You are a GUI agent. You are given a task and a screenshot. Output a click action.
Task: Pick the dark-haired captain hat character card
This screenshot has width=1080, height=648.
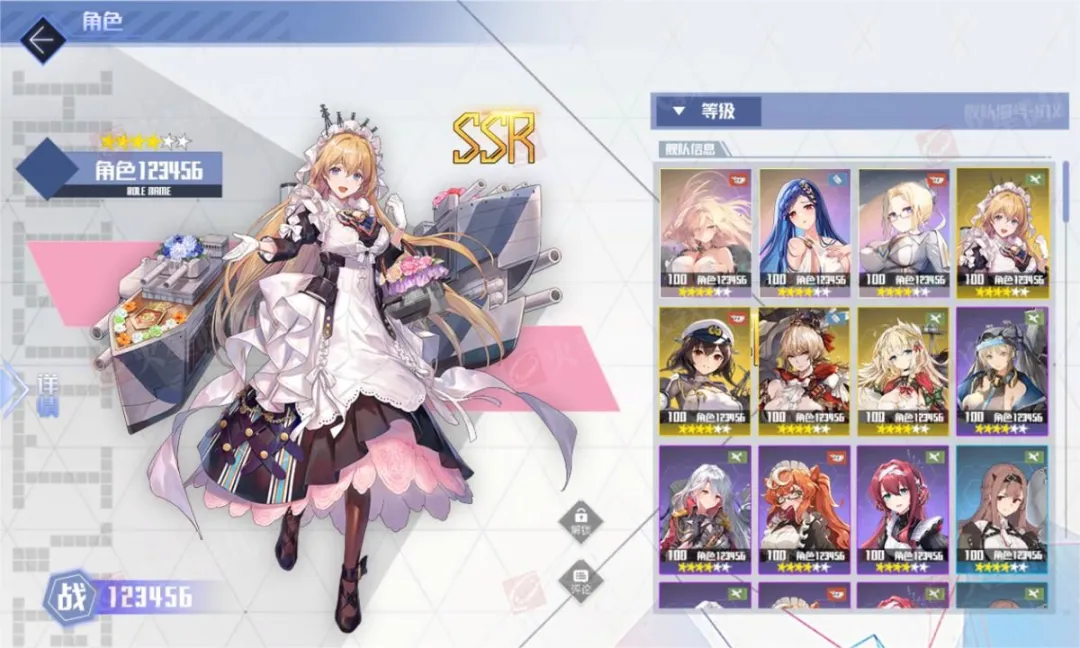click(x=706, y=370)
